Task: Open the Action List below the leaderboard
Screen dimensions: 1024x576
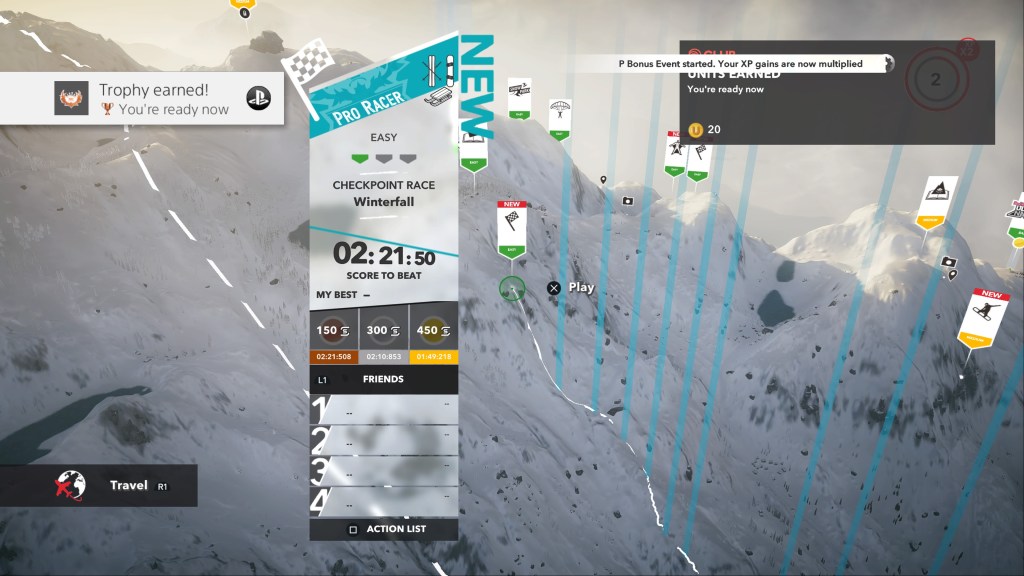Action: (384, 529)
